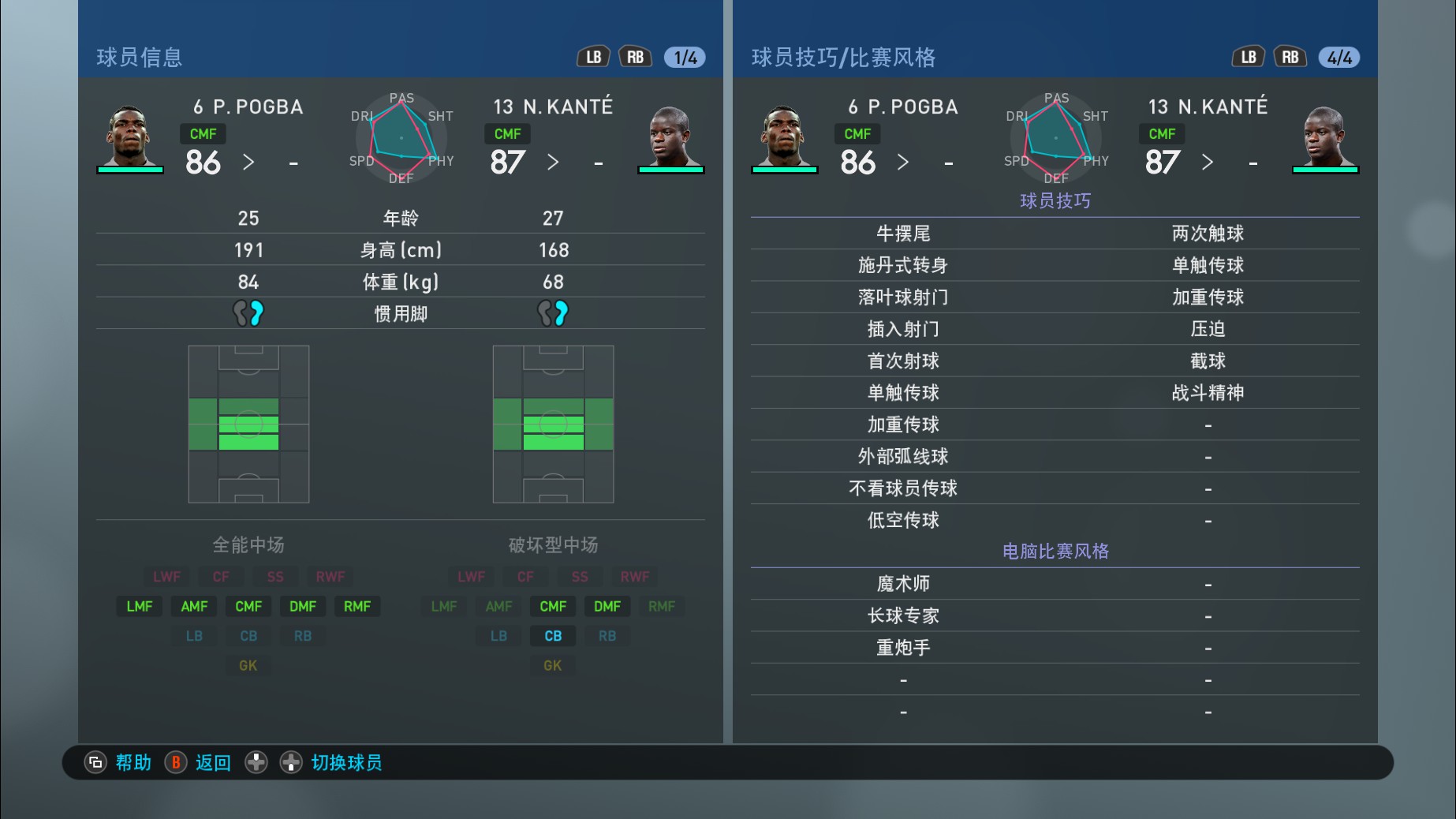The image size is (1456, 819).
Task: Select Pogba's preferred foot icon
Action: tap(248, 312)
